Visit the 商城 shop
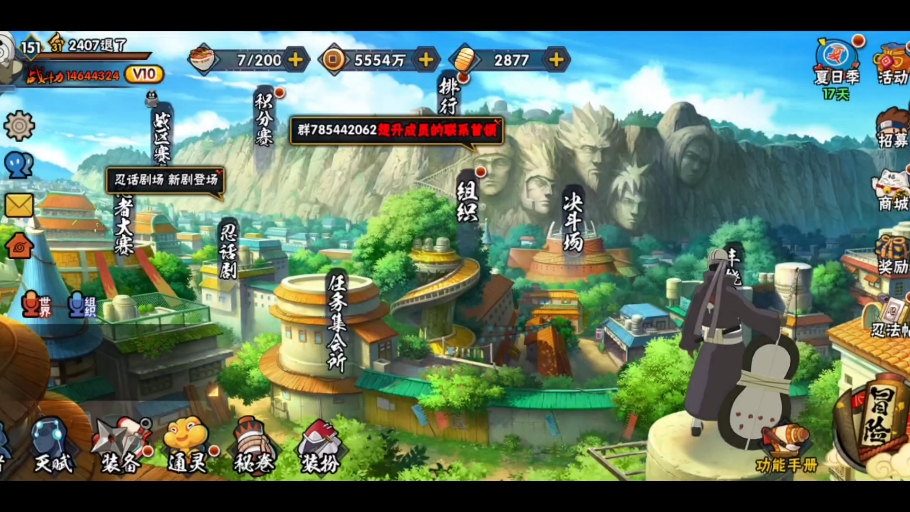910x512 pixels. [891, 187]
